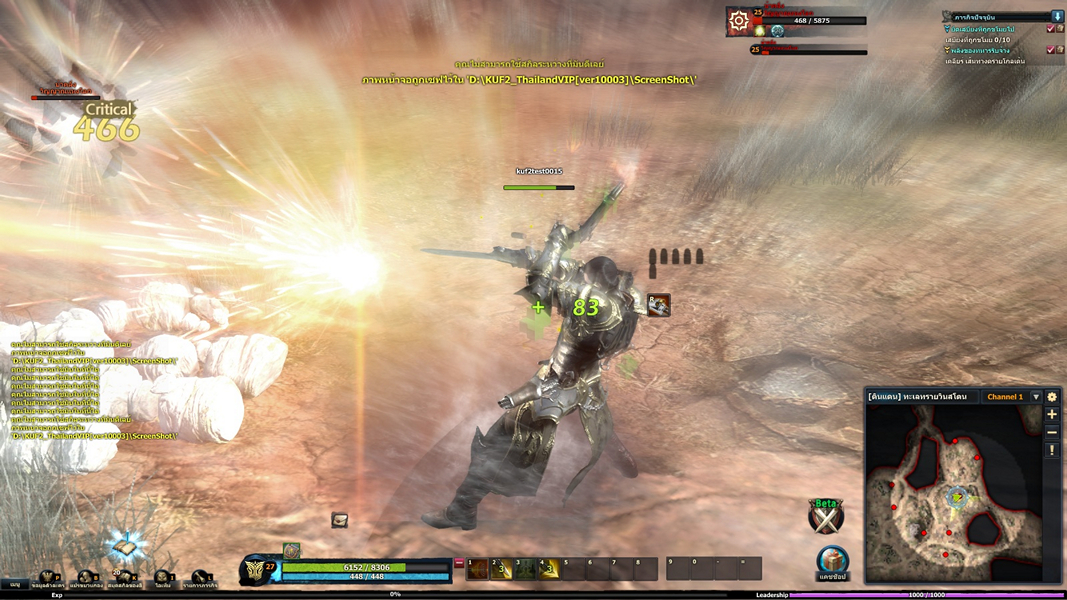The width and height of the screenshot is (1067, 600).
Task: Open the inventory bag icon (B)
Action: (87, 578)
